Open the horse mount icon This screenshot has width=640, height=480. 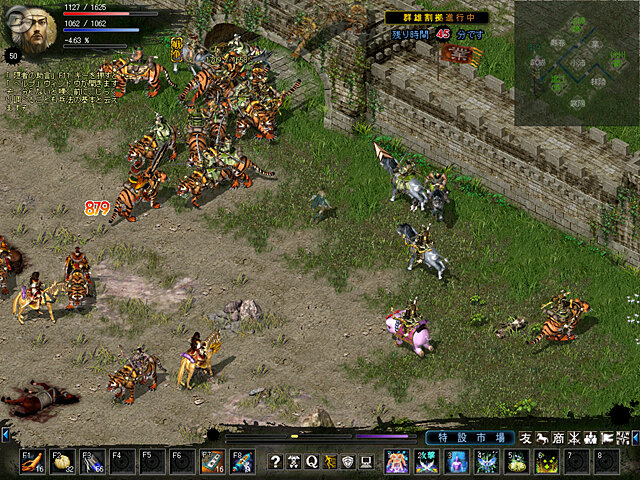coord(542,438)
